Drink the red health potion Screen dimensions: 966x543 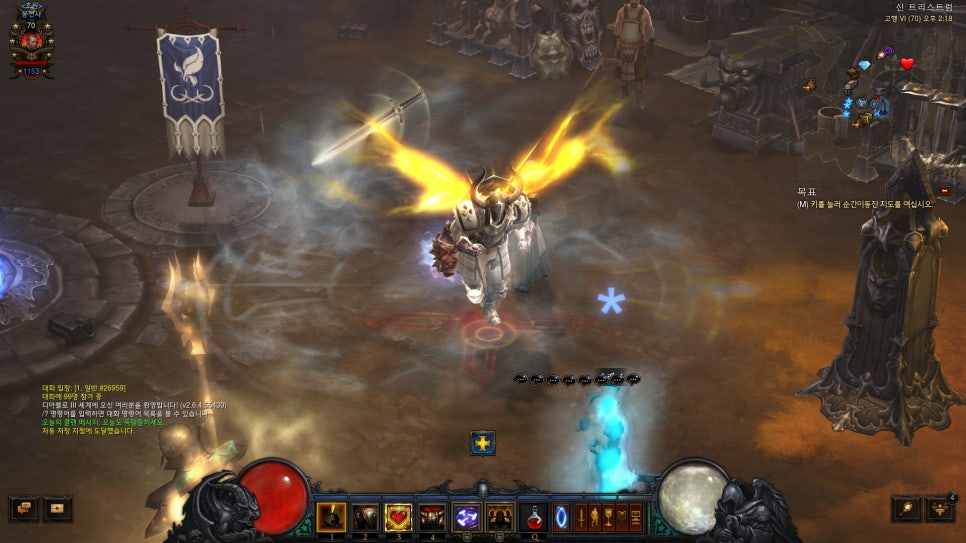click(x=534, y=517)
